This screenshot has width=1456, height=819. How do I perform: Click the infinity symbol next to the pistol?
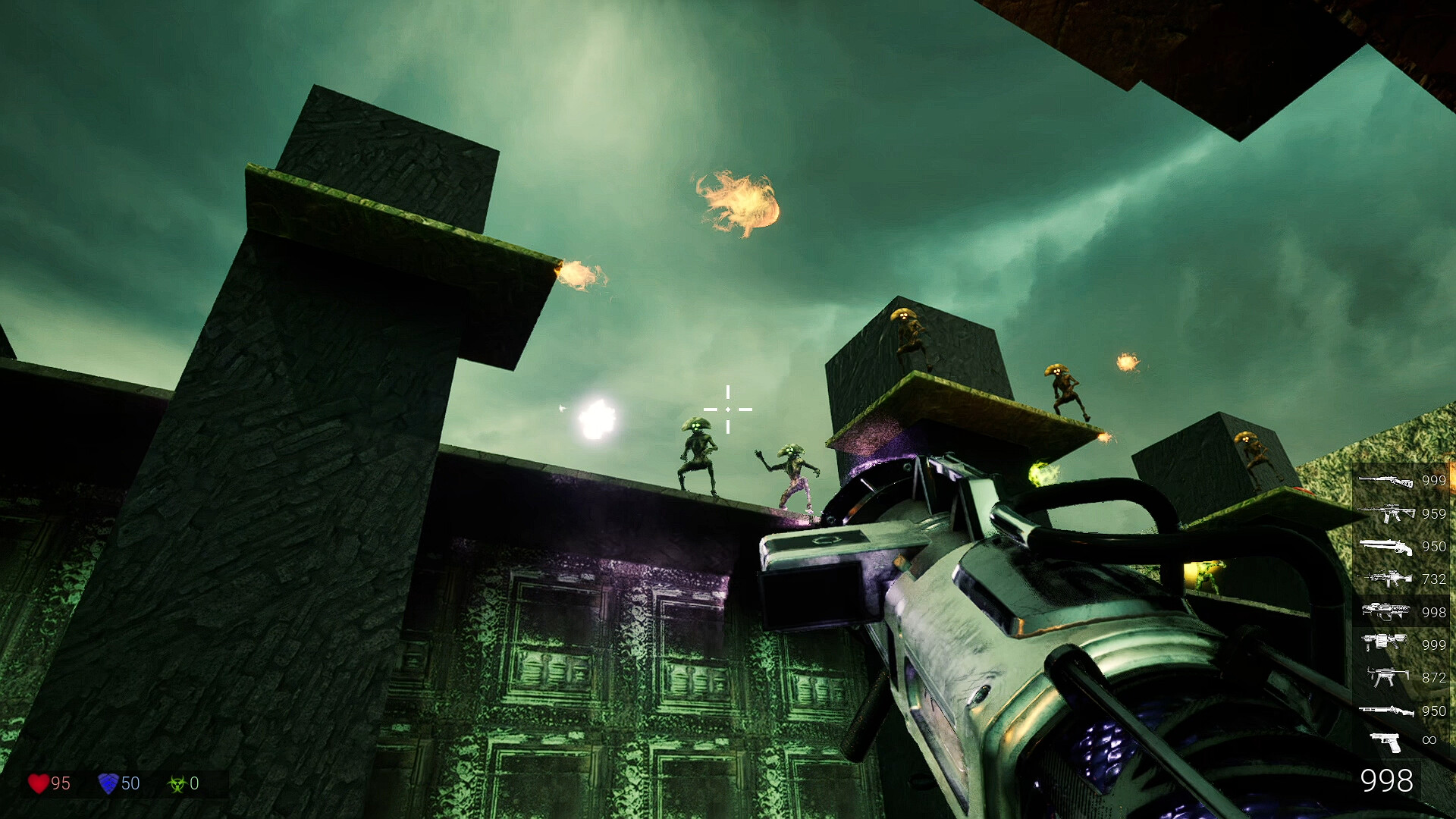point(1429,740)
